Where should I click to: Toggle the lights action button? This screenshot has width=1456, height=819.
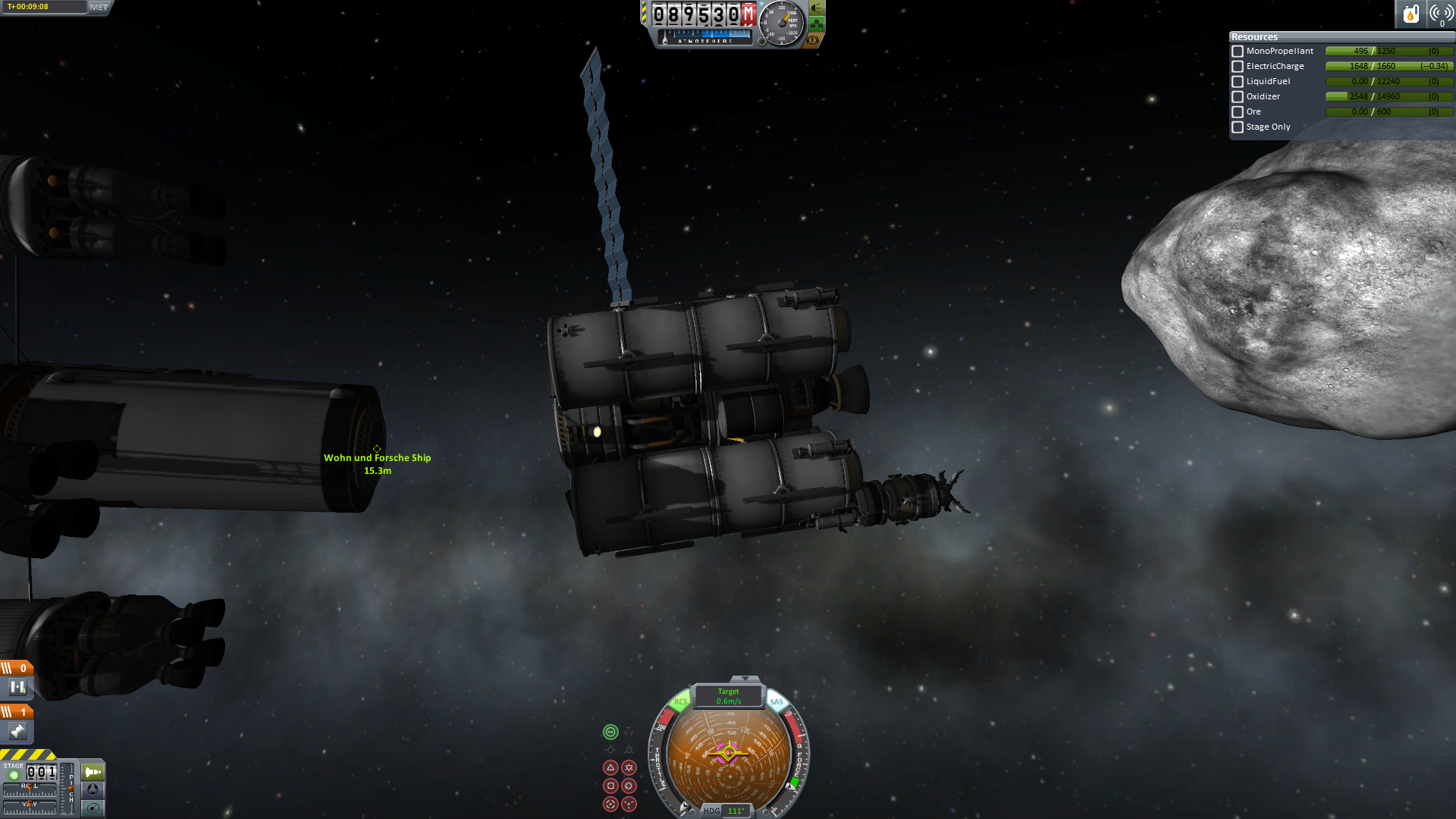(x=817, y=8)
